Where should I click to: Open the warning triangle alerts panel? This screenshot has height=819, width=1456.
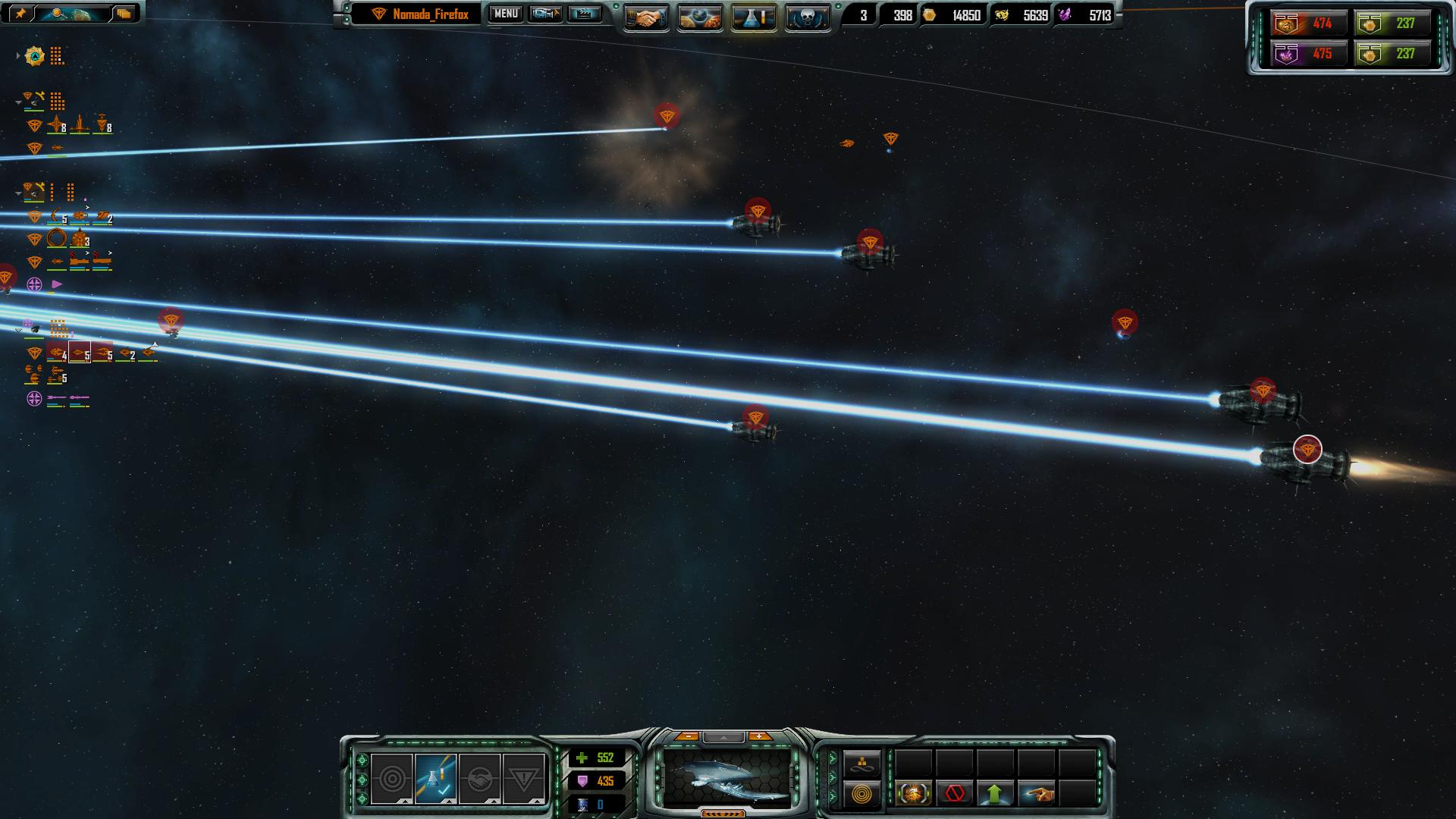click(x=523, y=779)
